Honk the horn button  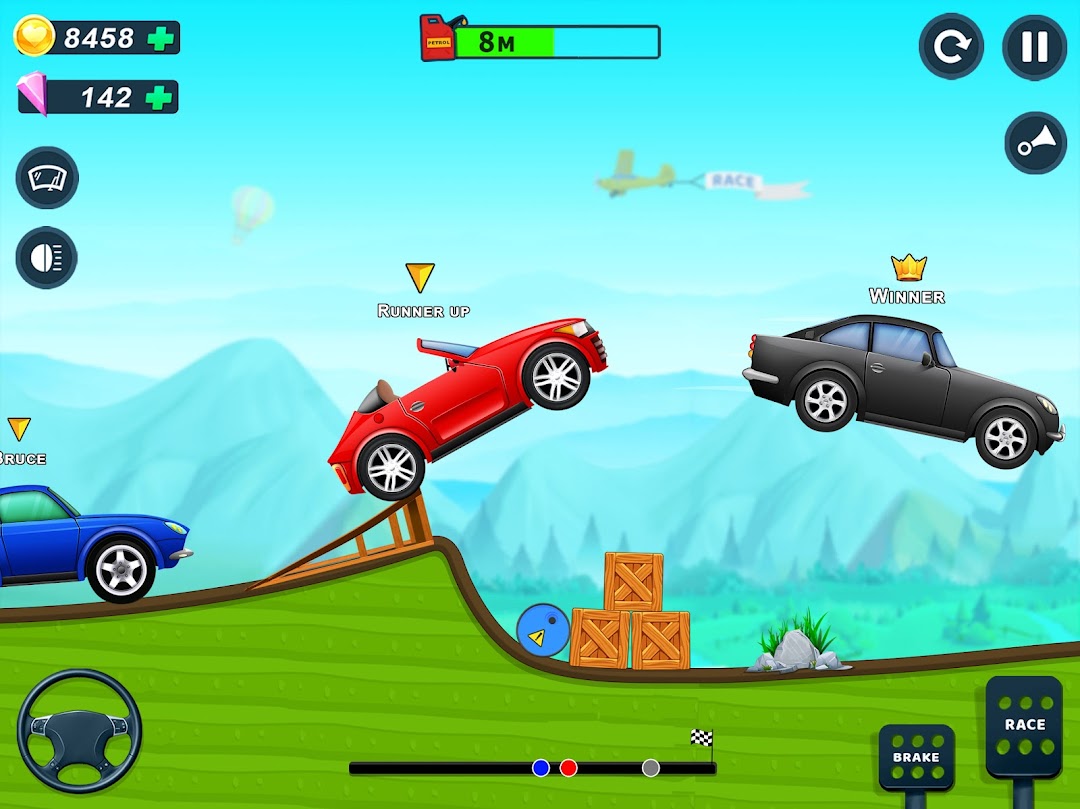click(1035, 143)
